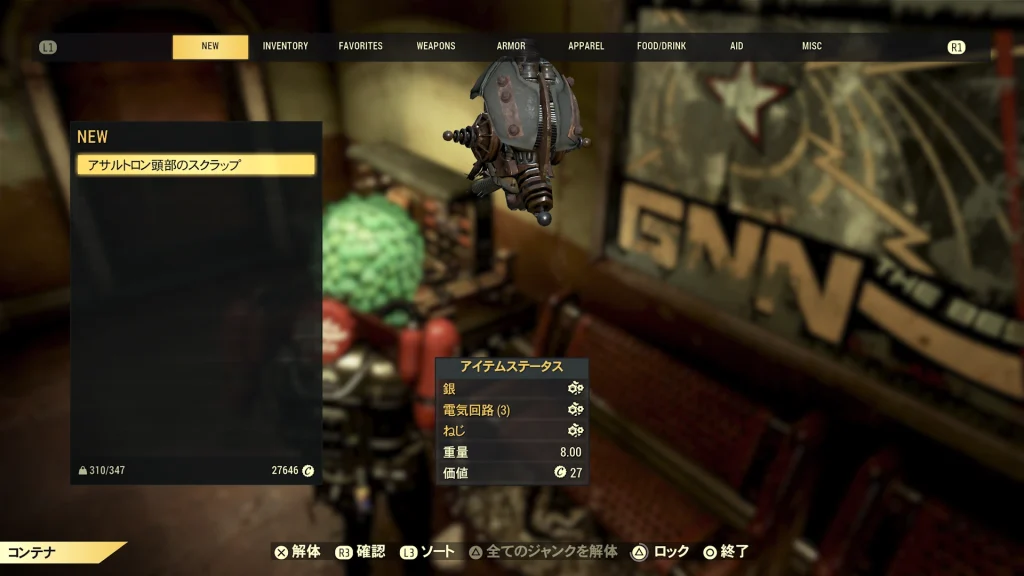Open the INVENTORY tab
This screenshot has width=1024, height=576.
285,46
